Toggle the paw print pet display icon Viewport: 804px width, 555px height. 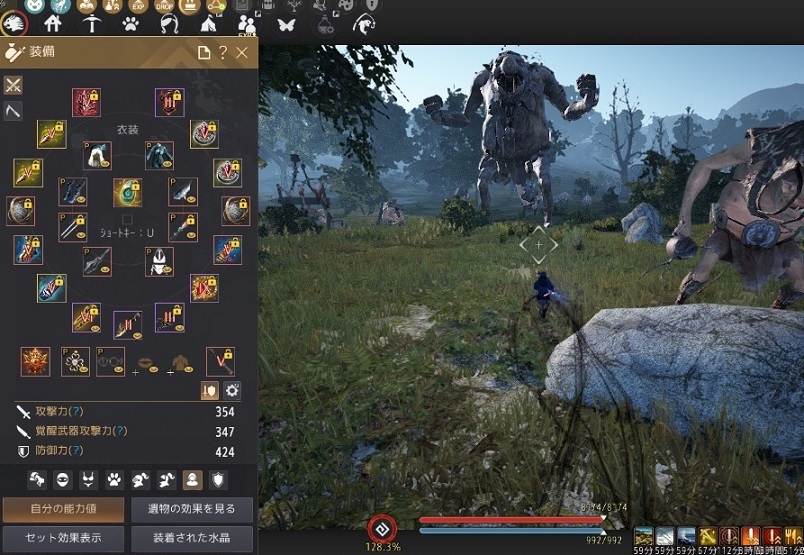tap(114, 480)
